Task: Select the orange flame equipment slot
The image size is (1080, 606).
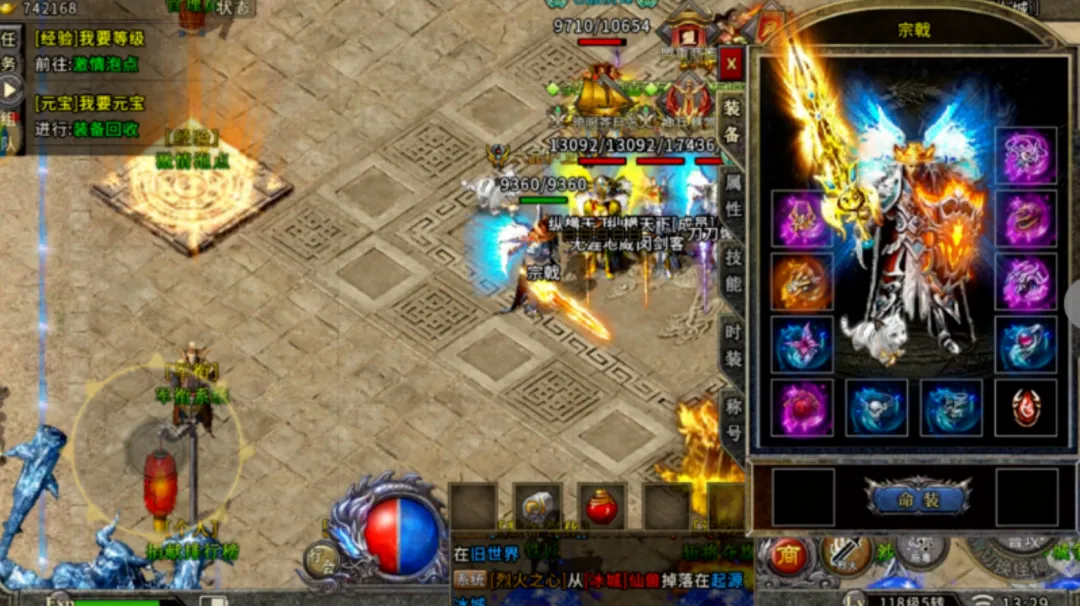Action: [802, 282]
